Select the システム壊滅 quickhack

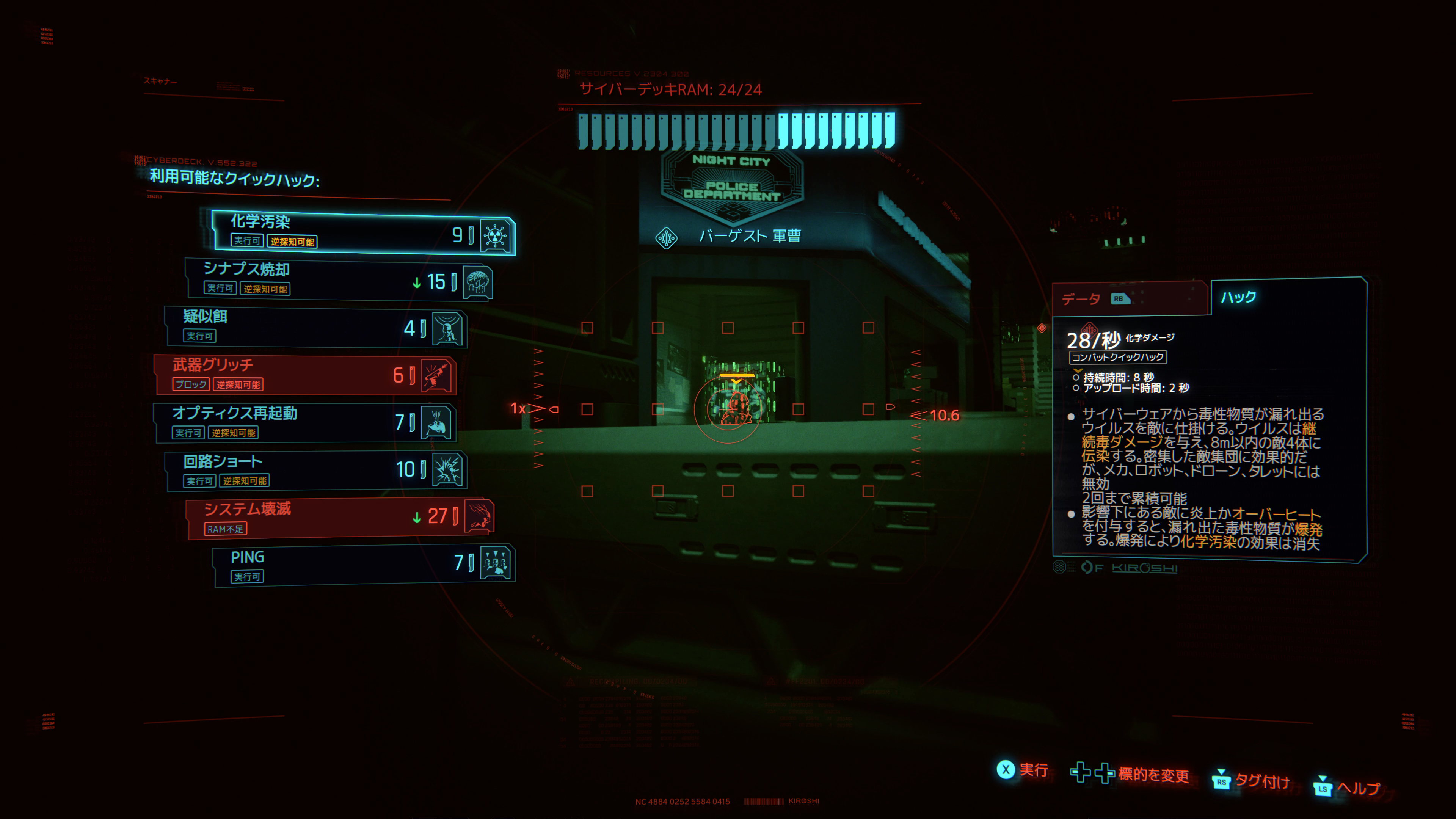coord(339,517)
